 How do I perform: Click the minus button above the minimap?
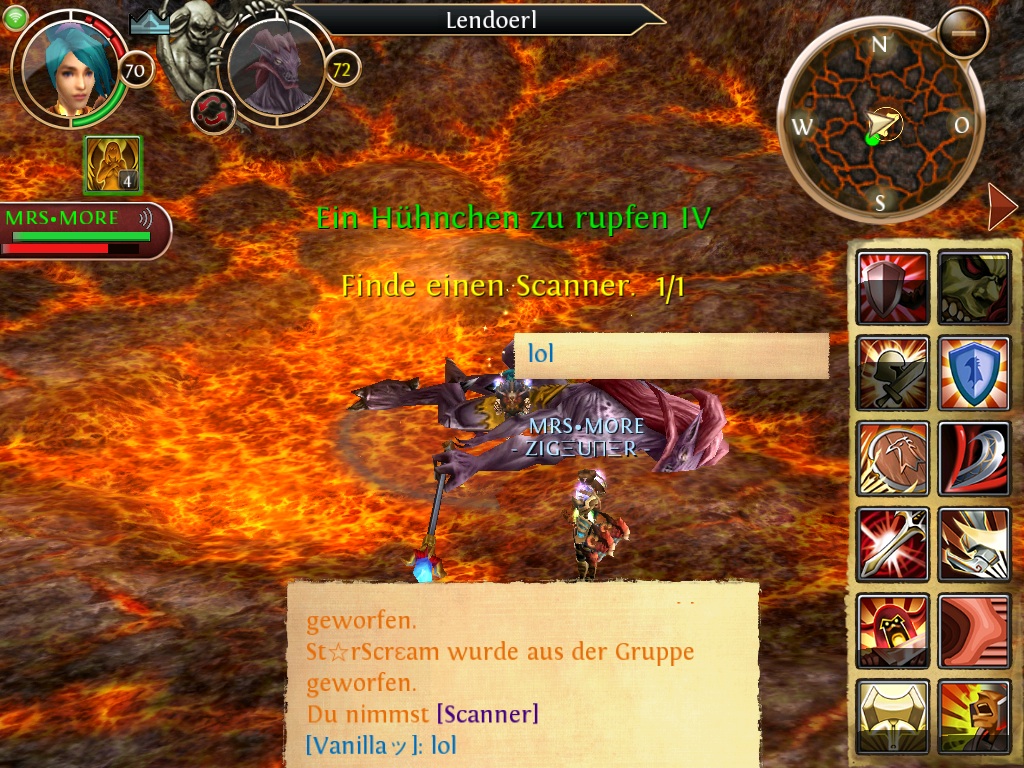pos(963,32)
